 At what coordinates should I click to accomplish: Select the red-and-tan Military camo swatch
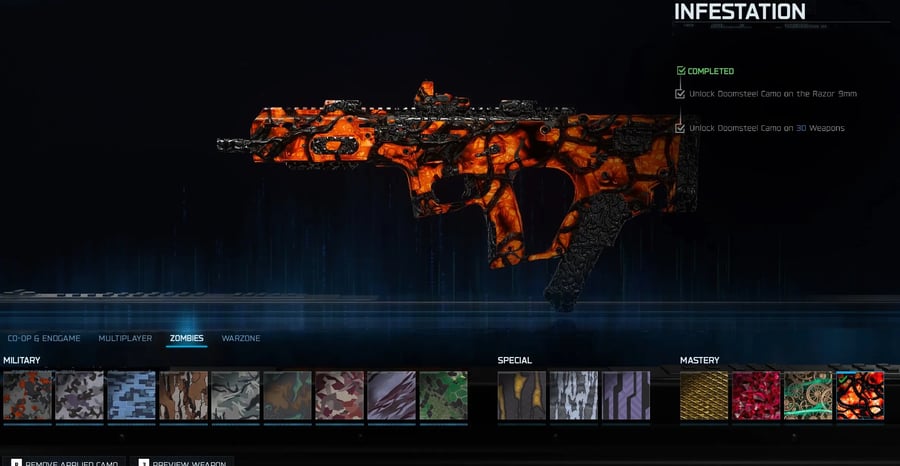tap(339, 395)
